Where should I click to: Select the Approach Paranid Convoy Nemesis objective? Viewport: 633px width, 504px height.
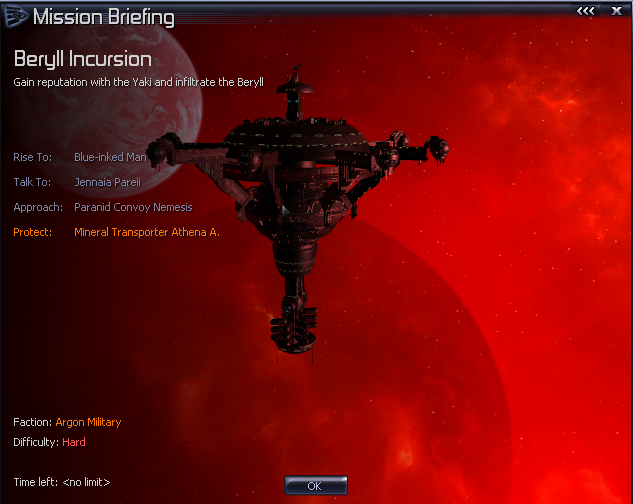(133, 207)
